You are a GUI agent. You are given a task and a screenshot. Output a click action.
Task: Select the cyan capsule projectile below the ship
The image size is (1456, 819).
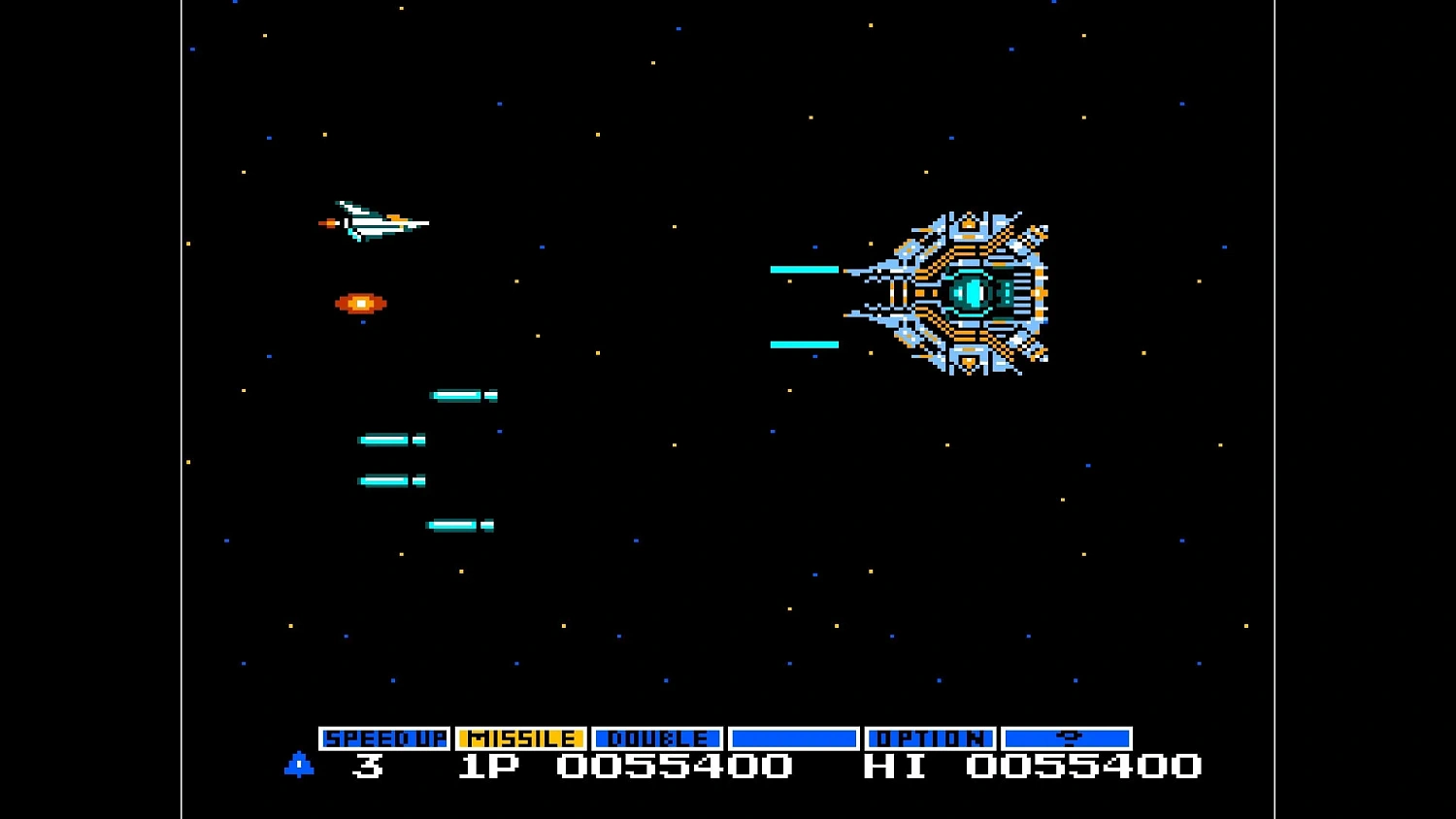[x=458, y=394]
